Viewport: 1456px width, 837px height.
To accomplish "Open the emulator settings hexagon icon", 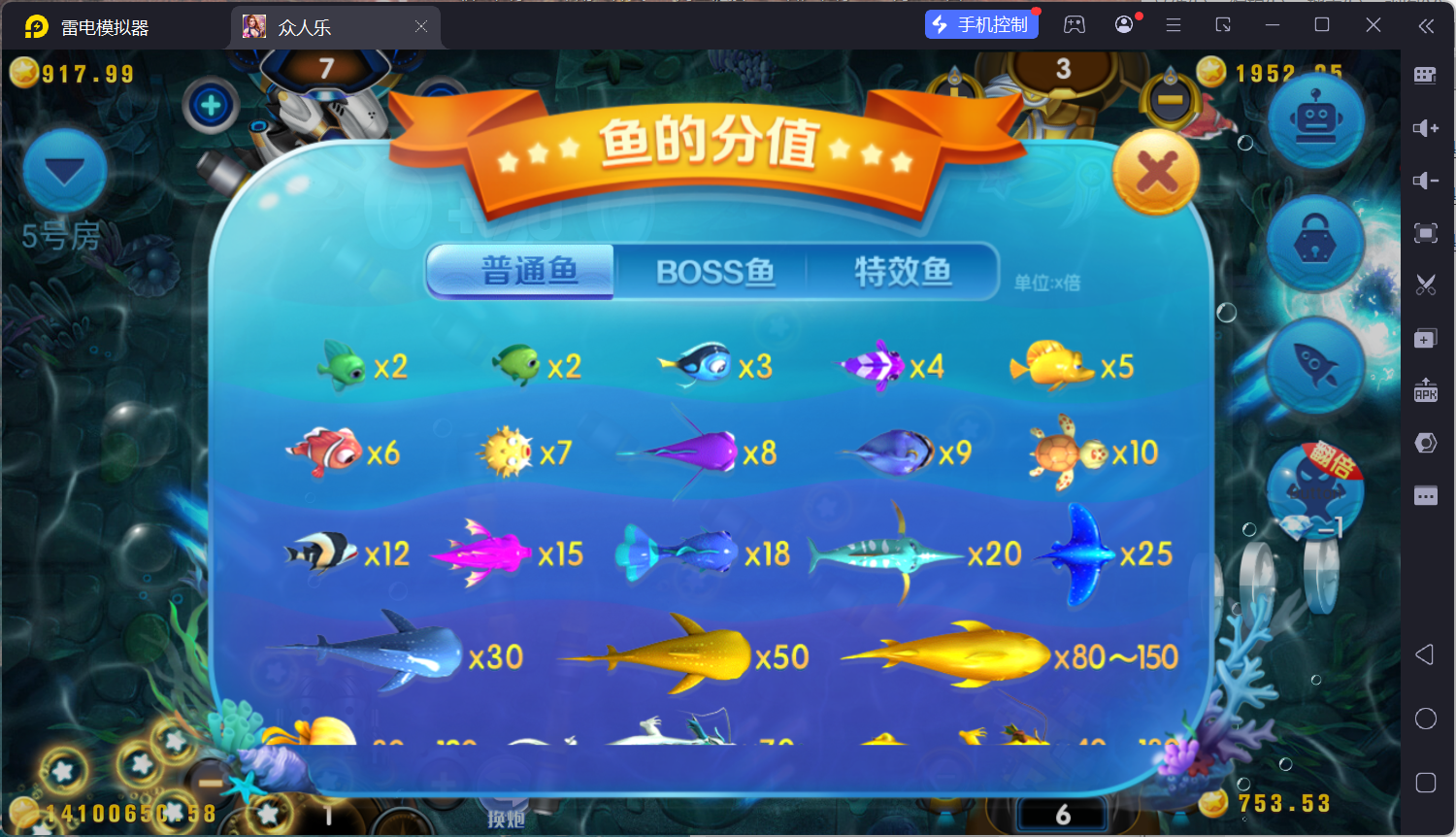I will click(x=1425, y=443).
